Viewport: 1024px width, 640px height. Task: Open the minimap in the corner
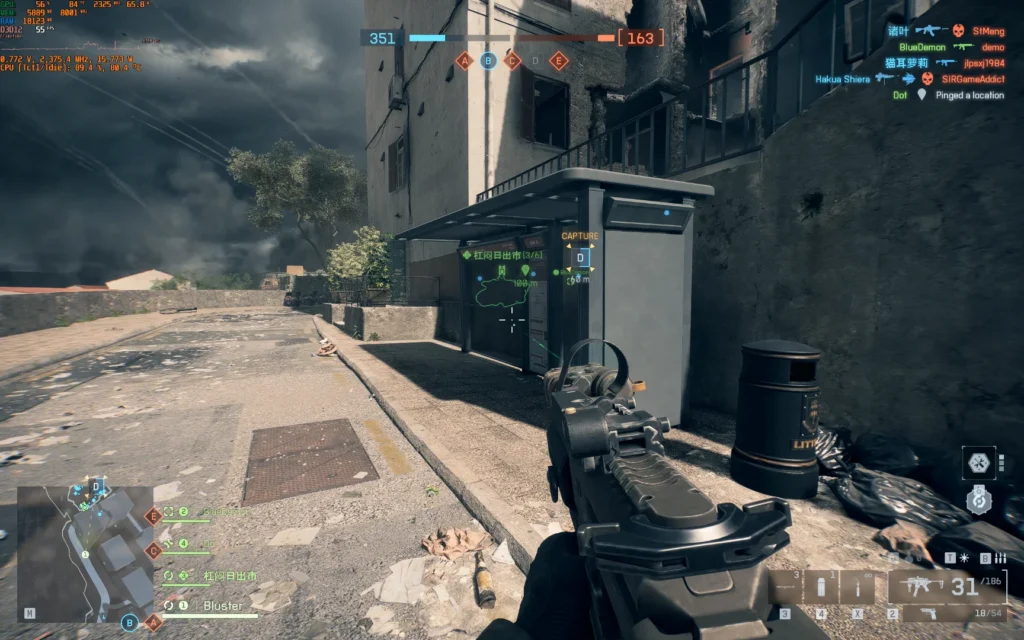point(86,550)
